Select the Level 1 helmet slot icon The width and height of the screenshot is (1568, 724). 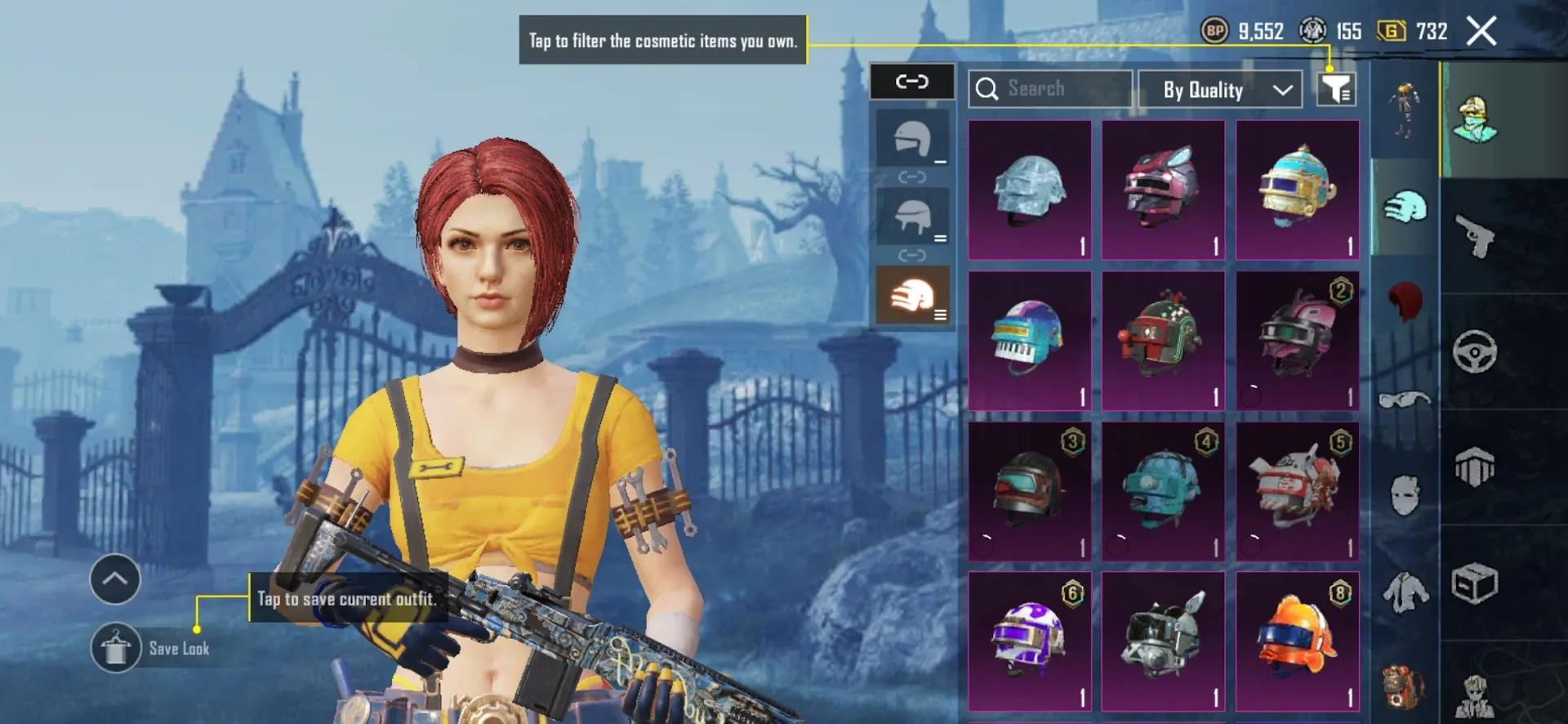pyautogui.click(x=912, y=139)
